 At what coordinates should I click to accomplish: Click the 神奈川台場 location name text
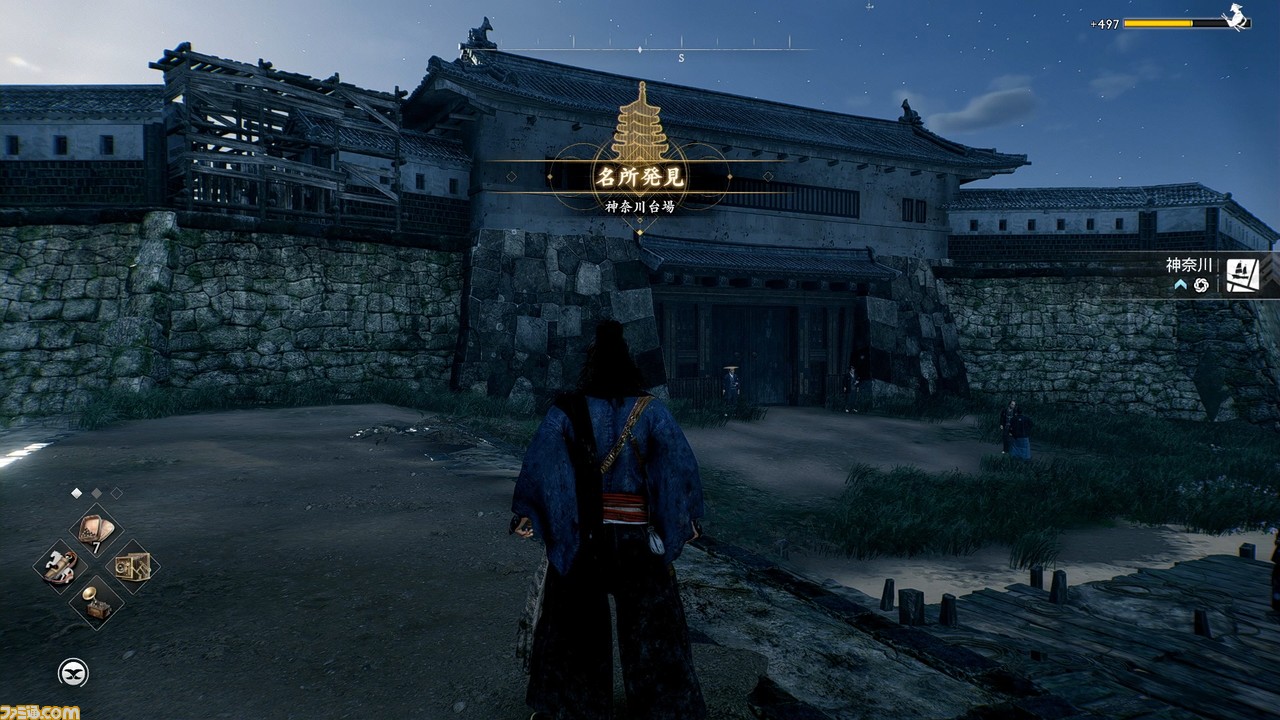point(640,205)
